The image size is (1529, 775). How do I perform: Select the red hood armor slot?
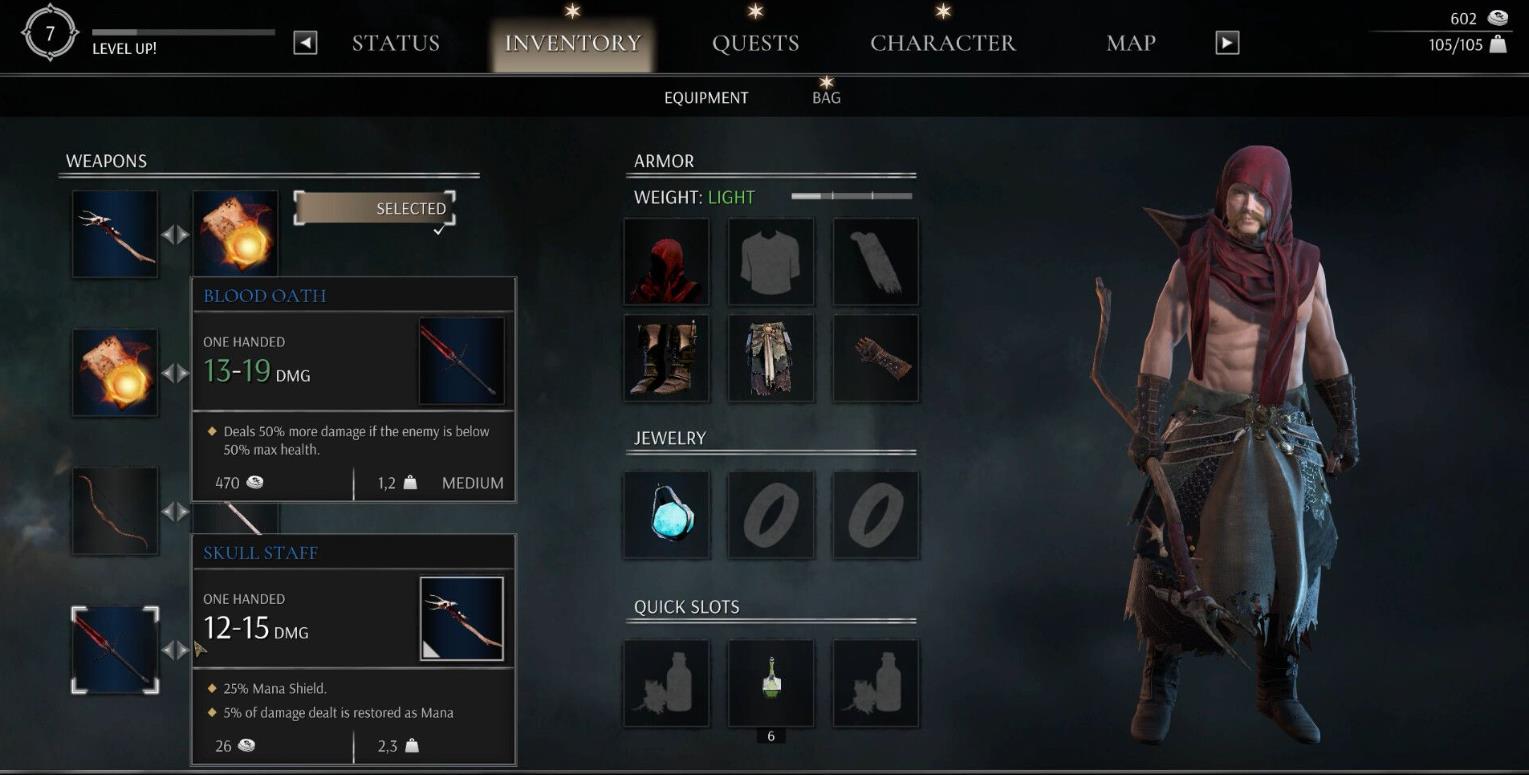(x=667, y=261)
